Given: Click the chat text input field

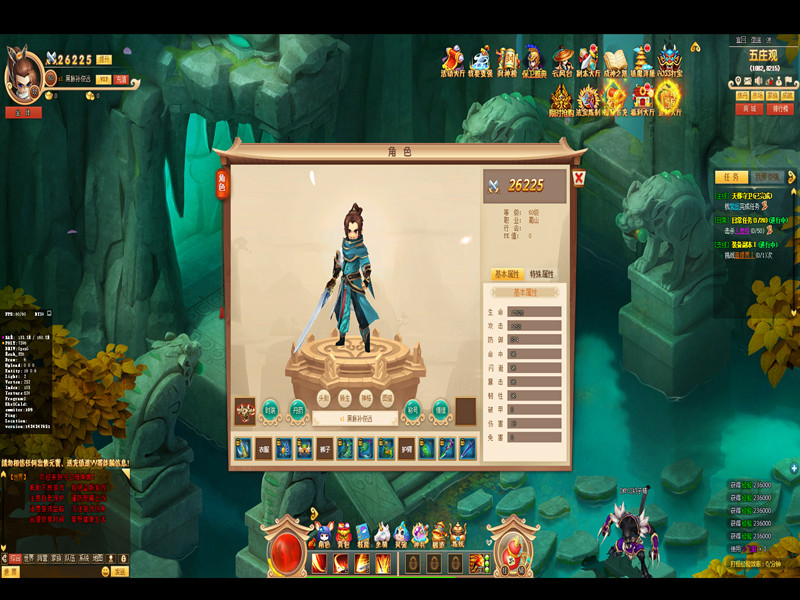Looking at the screenshot, I should pos(62,572).
